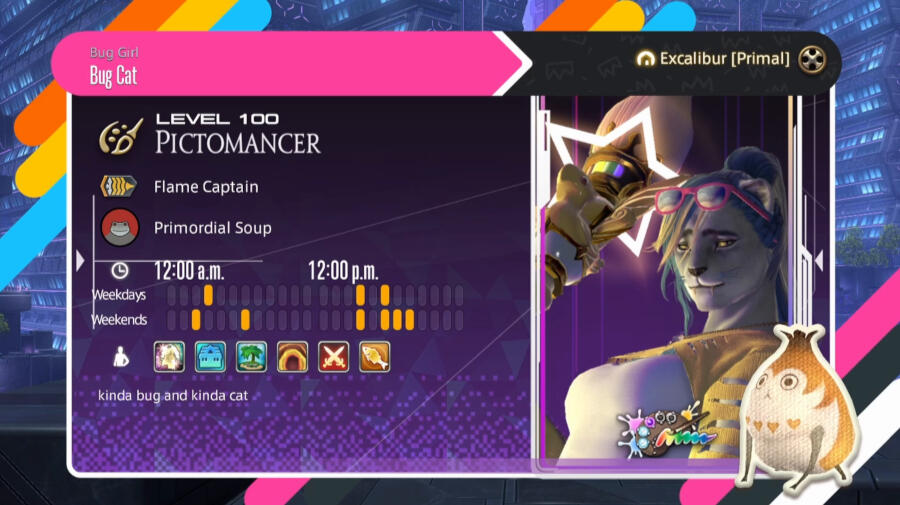Select the palm tree island activity icon
Viewport: 900px width, 505px height.
click(x=251, y=356)
